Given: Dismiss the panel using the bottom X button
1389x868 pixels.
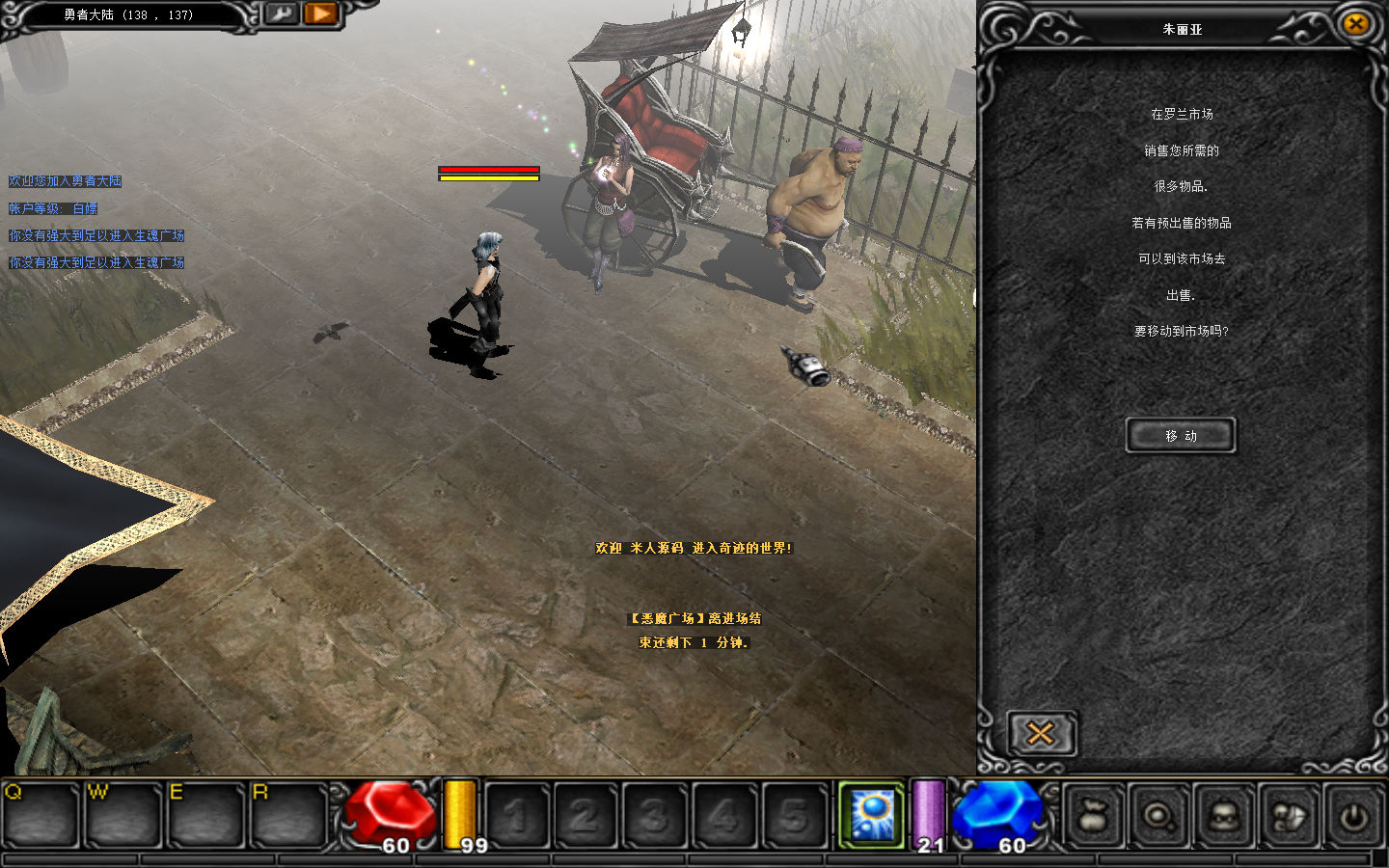Looking at the screenshot, I should 1040,734.
